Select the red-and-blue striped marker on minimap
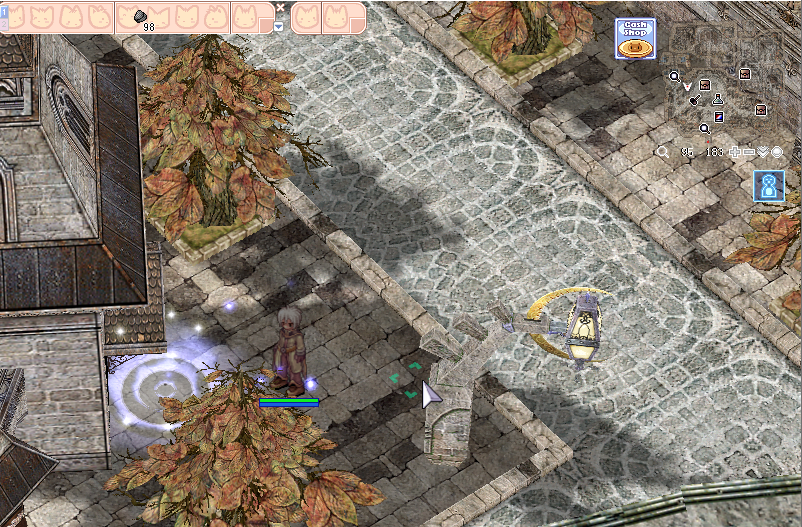 click(x=718, y=117)
